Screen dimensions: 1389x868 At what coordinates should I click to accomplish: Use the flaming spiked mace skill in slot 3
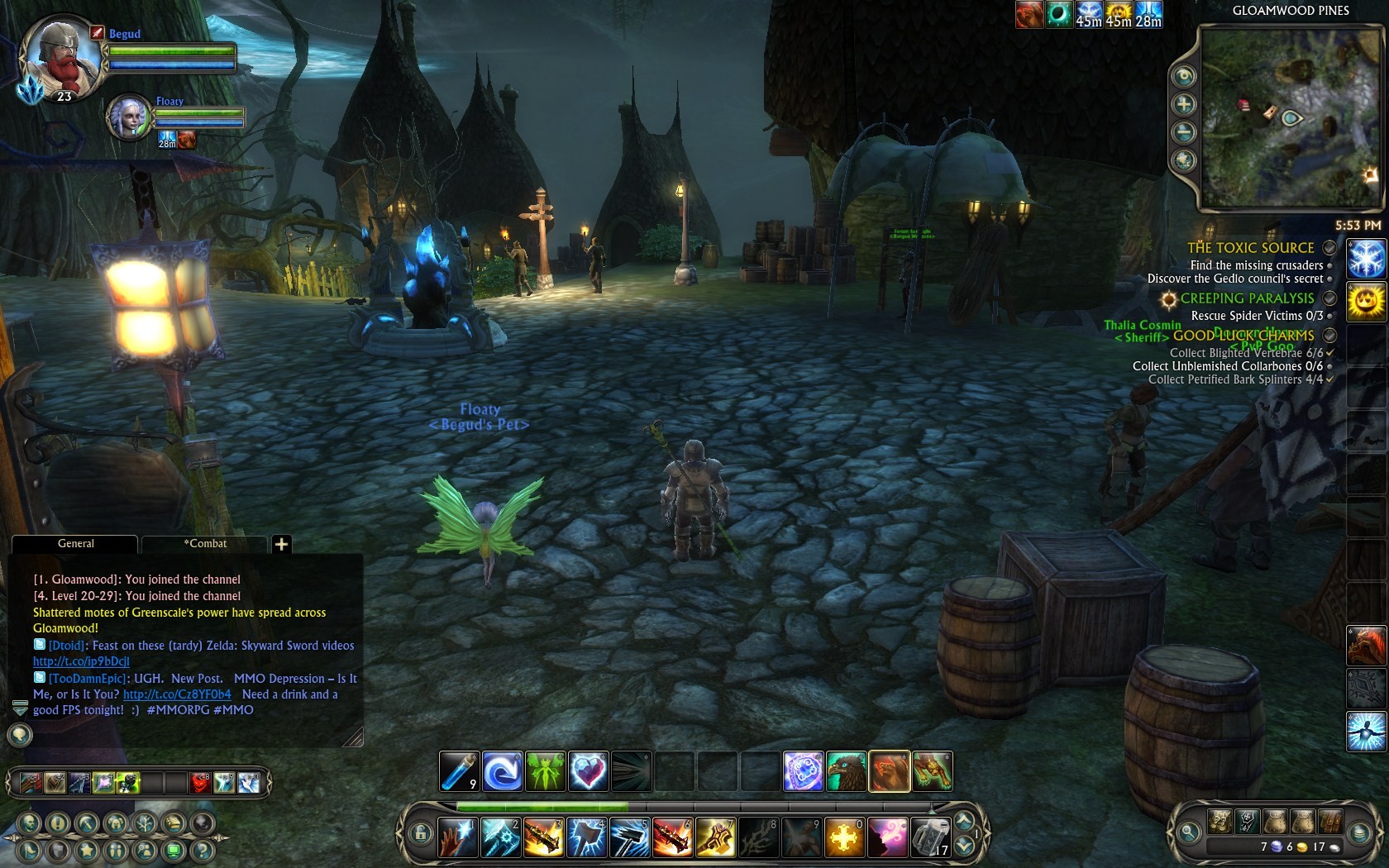[x=543, y=837]
